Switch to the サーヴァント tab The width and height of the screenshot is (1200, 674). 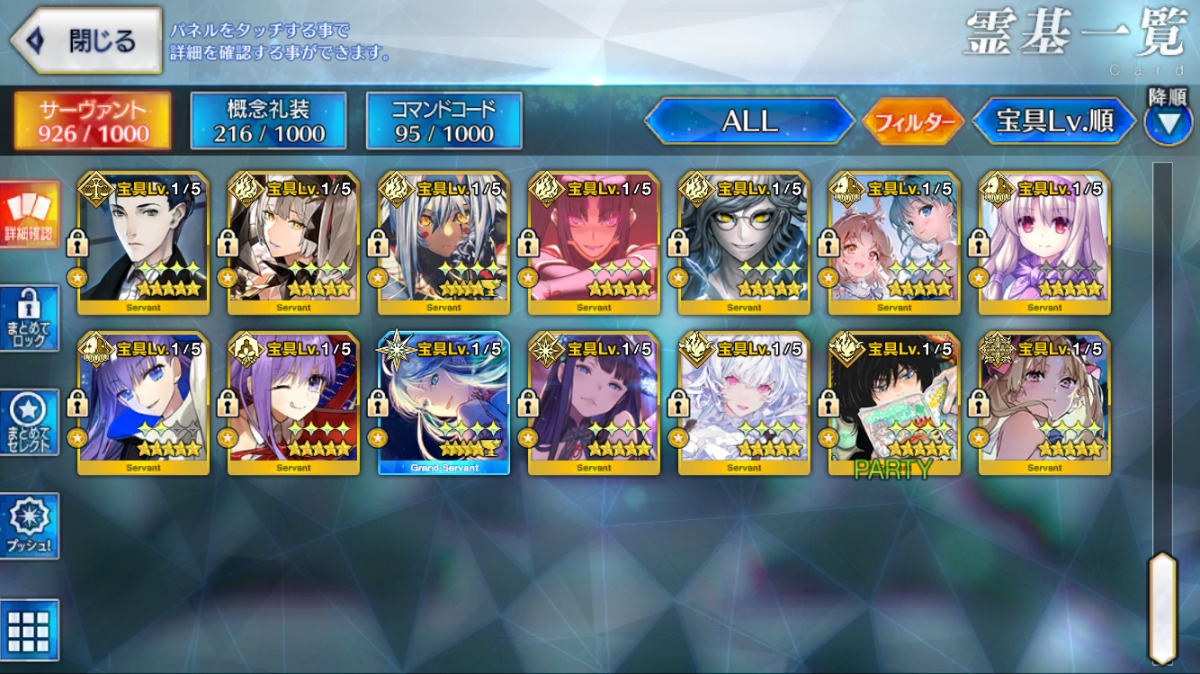click(92, 121)
